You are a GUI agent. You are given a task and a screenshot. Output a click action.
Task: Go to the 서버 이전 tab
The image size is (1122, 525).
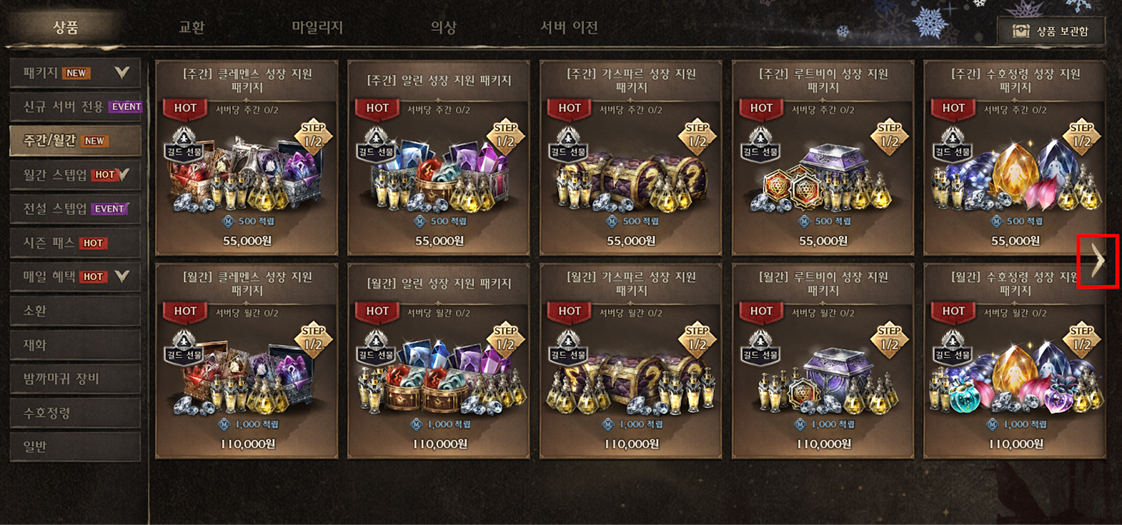[569, 27]
